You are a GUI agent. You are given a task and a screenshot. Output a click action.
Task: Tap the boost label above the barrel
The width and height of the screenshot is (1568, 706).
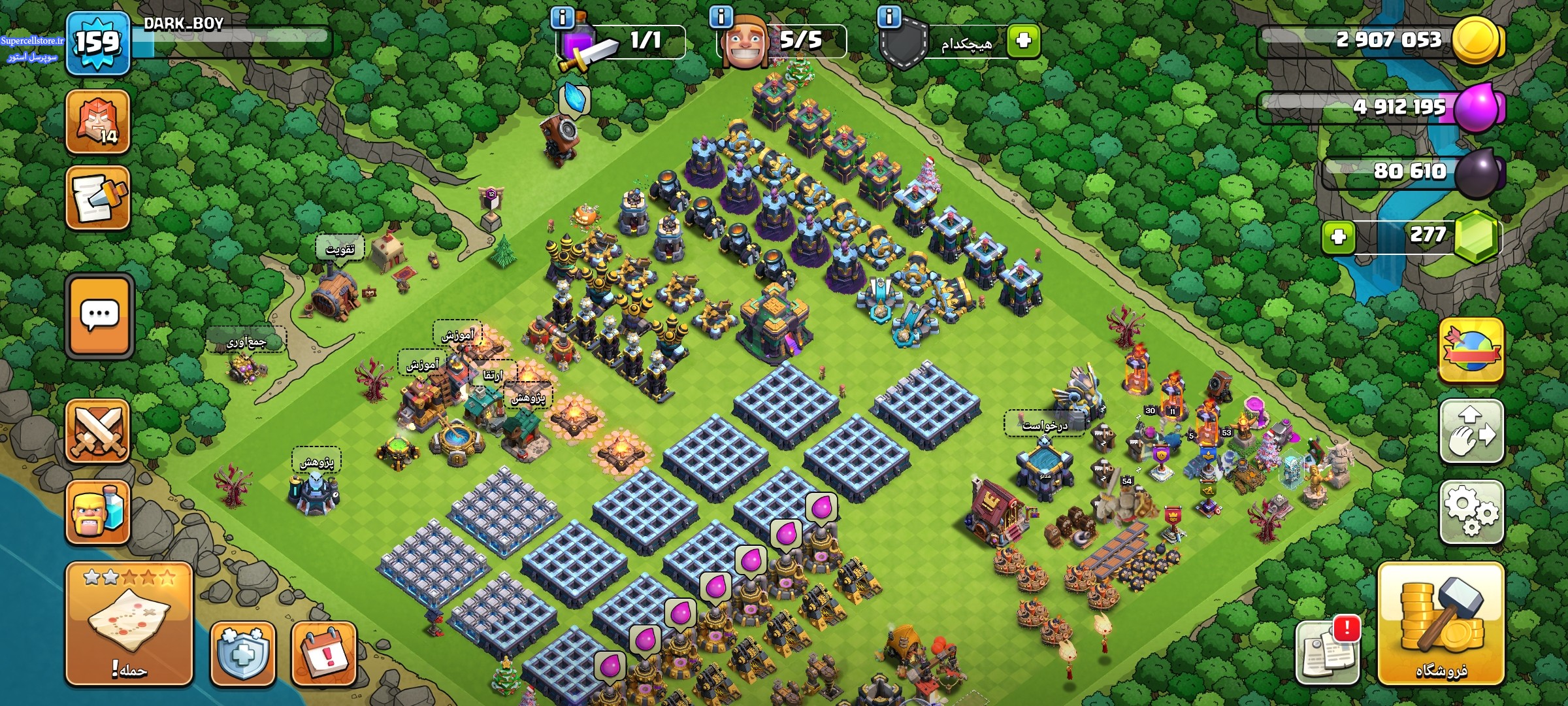coord(340,250)
